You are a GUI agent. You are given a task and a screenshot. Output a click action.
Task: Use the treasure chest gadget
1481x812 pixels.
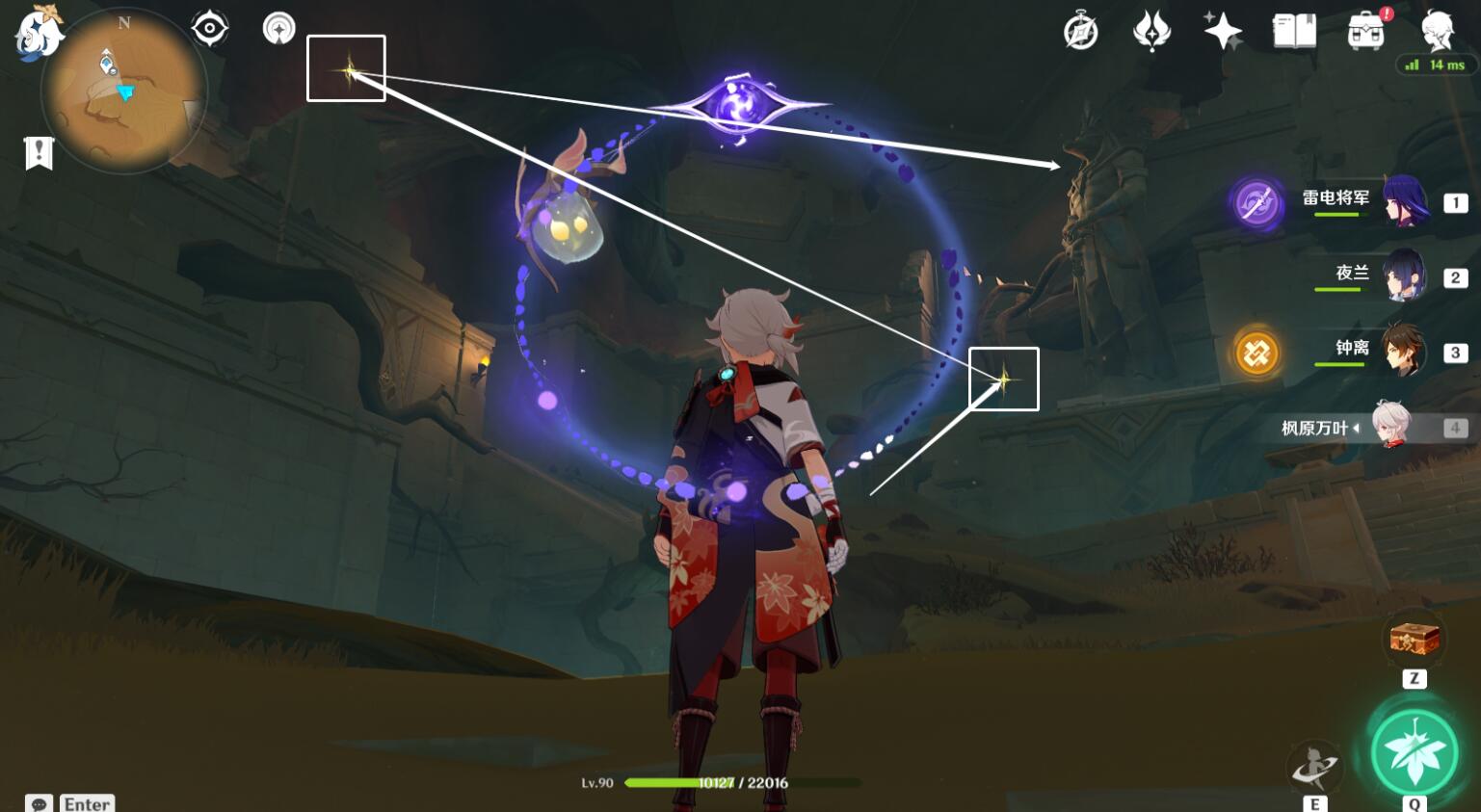click(1414, 639)
